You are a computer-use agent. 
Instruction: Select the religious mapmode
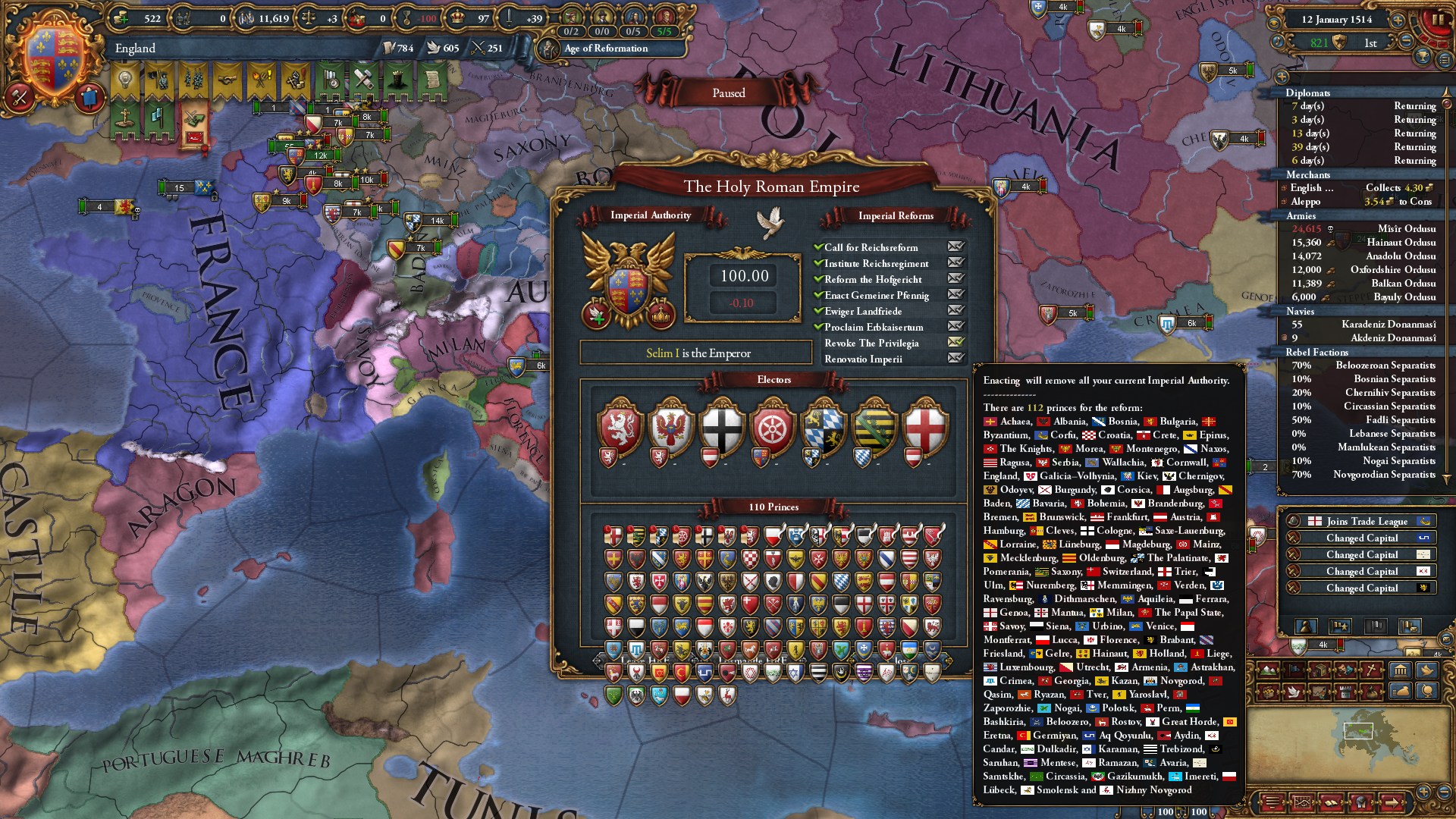(x=1371, y=669)
